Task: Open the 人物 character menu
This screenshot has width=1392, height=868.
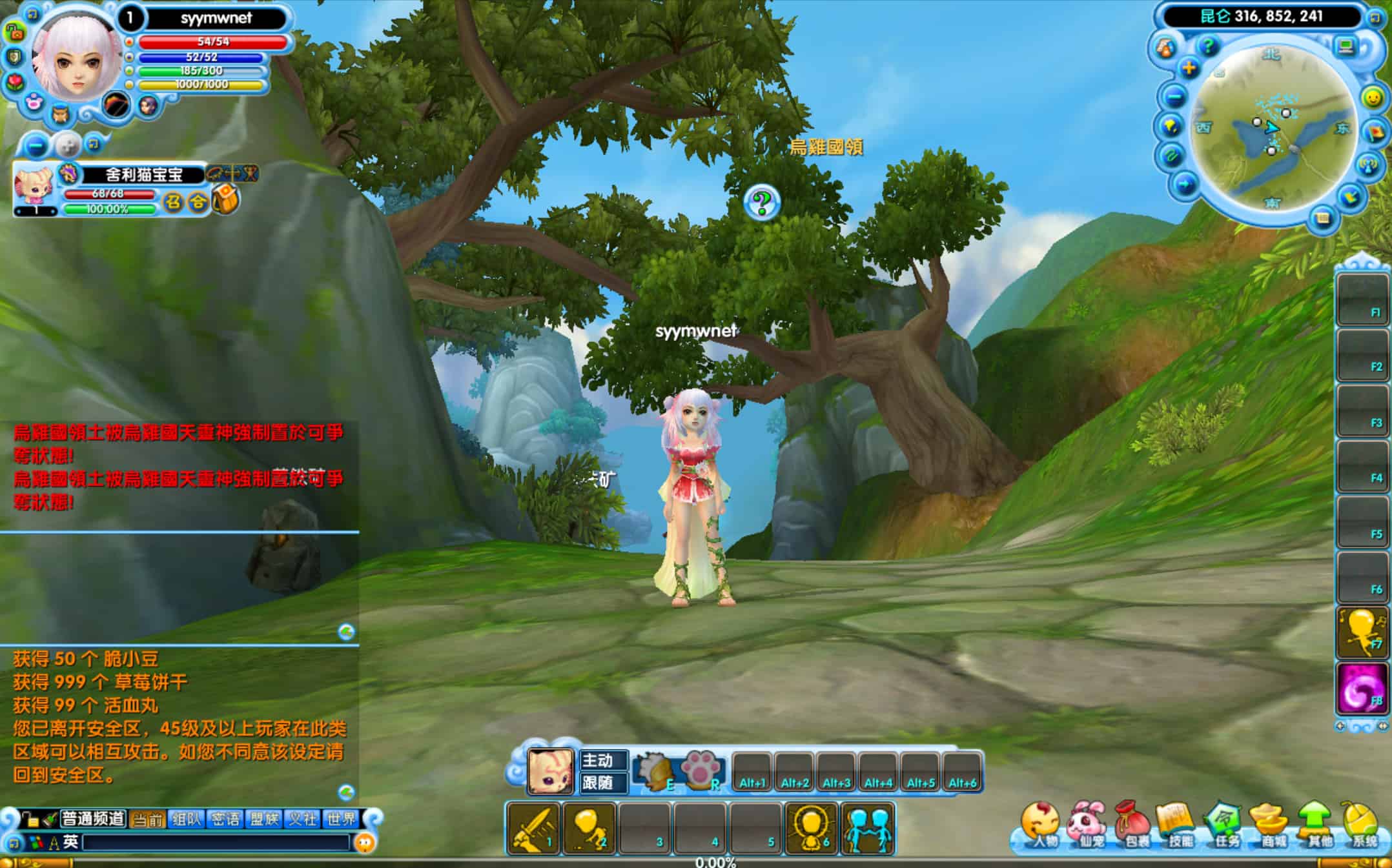Action: (1040, 826)
